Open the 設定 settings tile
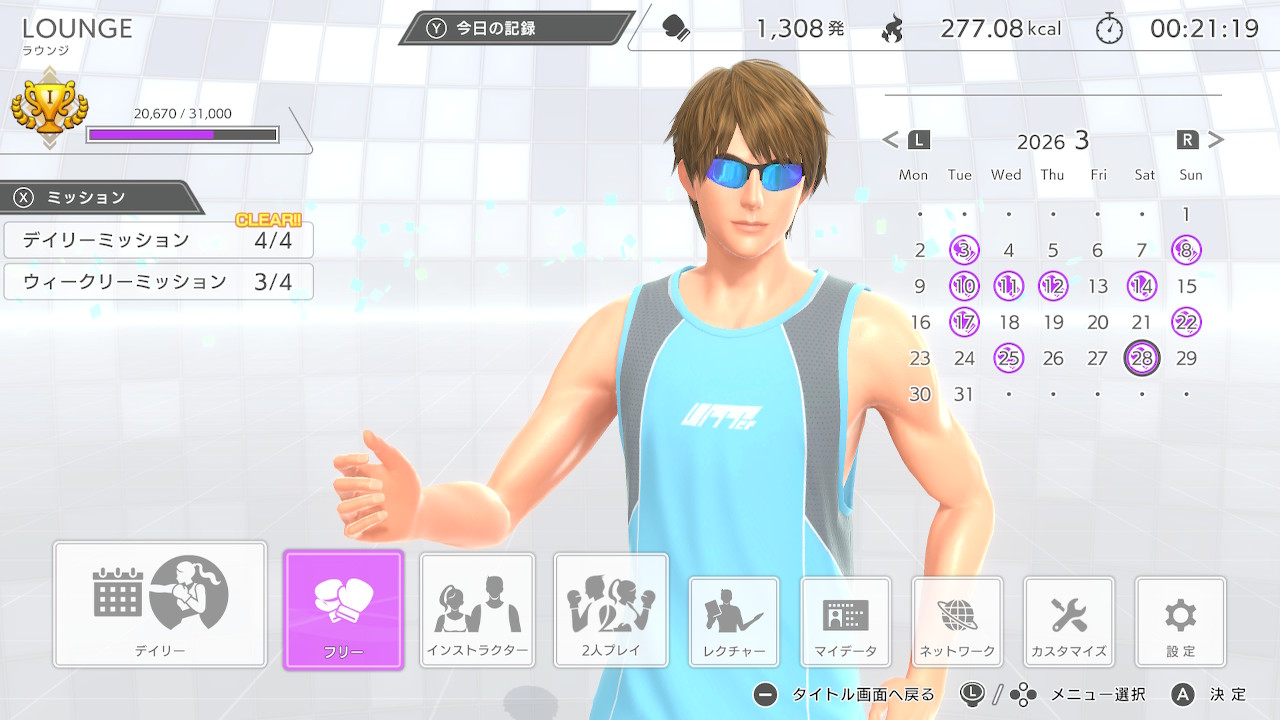1280x720 pixels. pos(1180,622)
